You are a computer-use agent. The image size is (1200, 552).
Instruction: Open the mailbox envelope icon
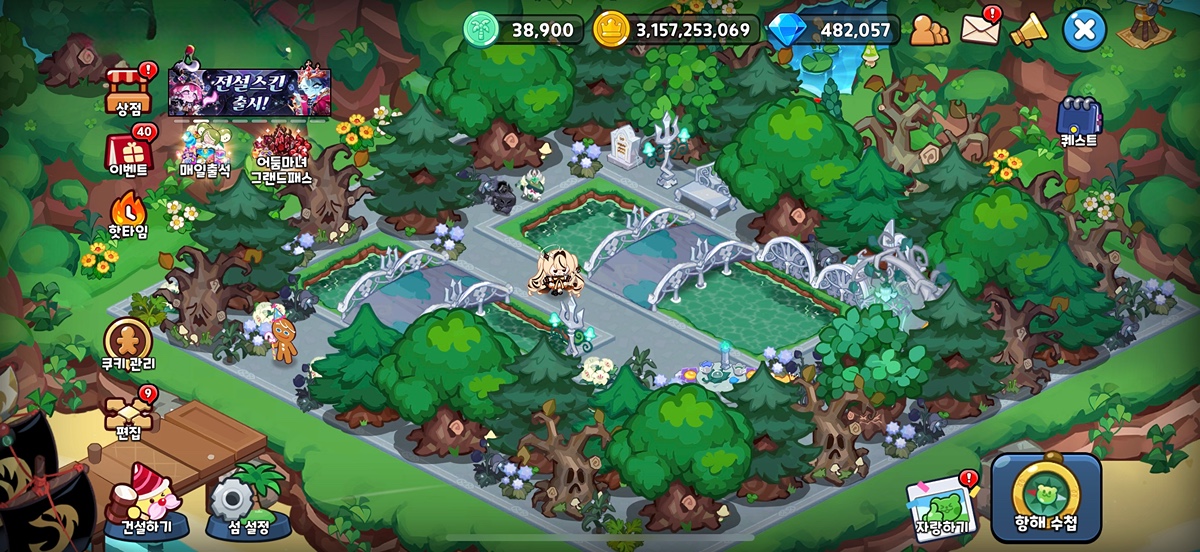980,30
